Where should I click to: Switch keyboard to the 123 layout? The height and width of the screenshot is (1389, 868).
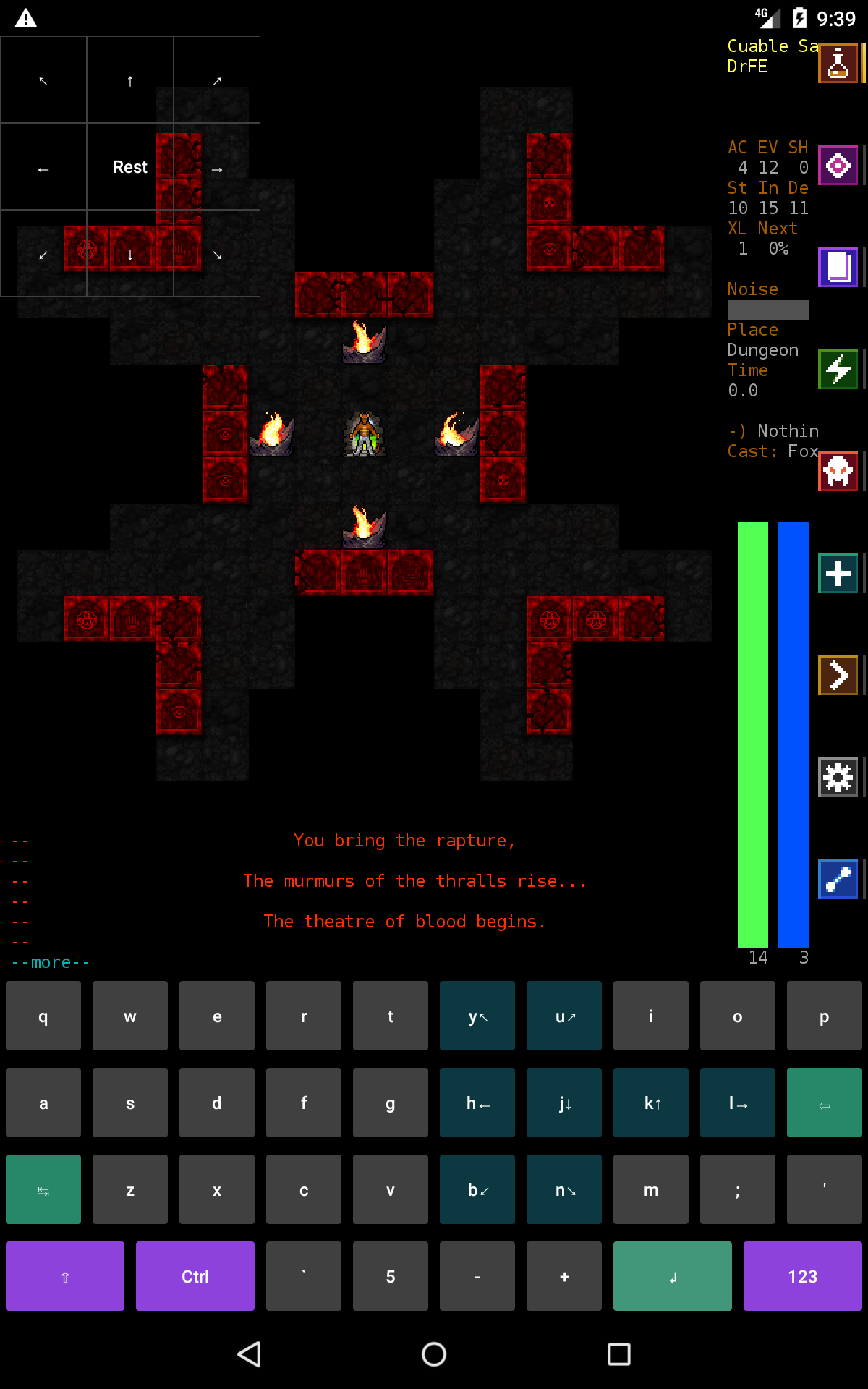[x=802, y=1276]
